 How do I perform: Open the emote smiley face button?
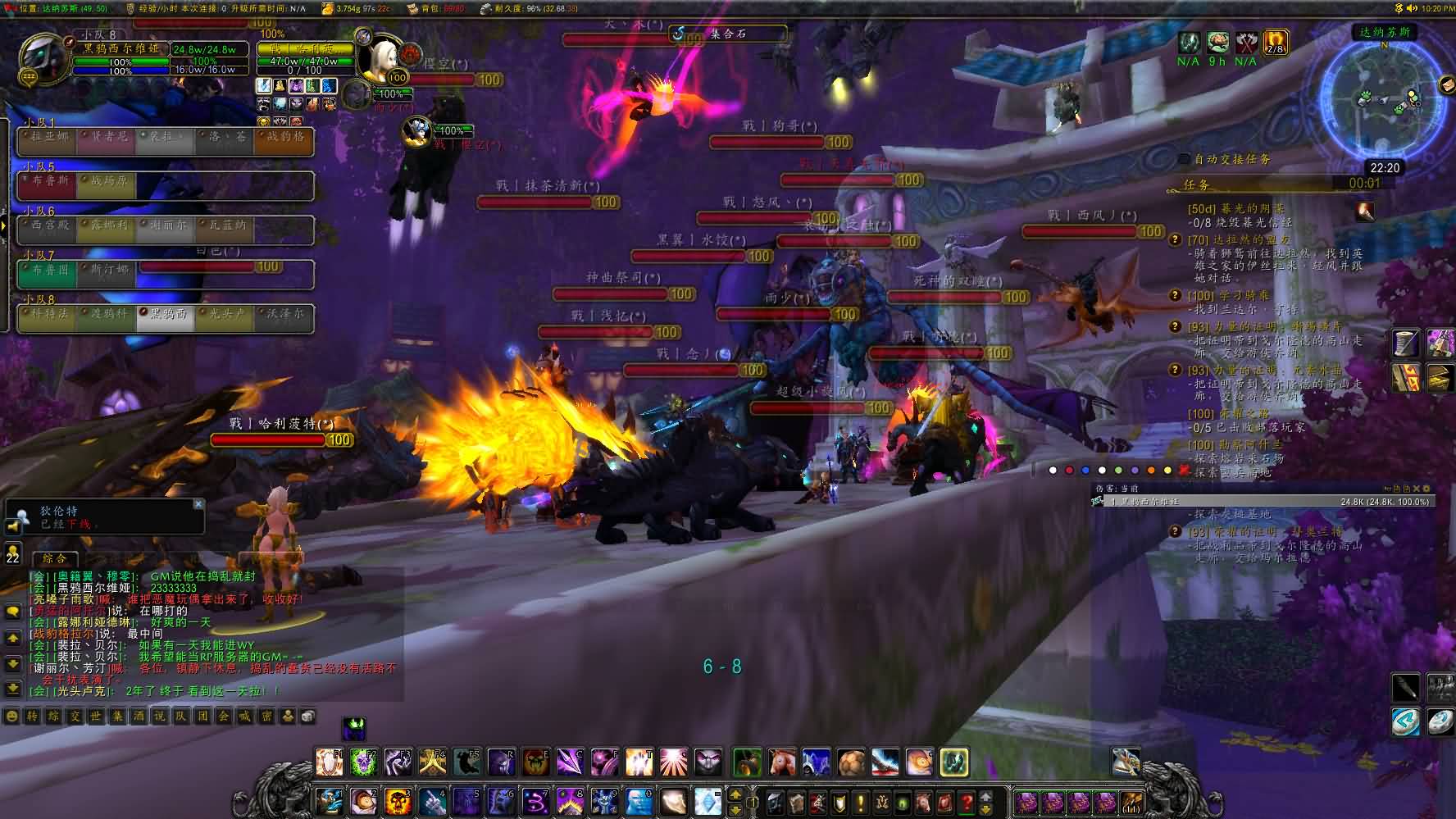coord(11,717)
